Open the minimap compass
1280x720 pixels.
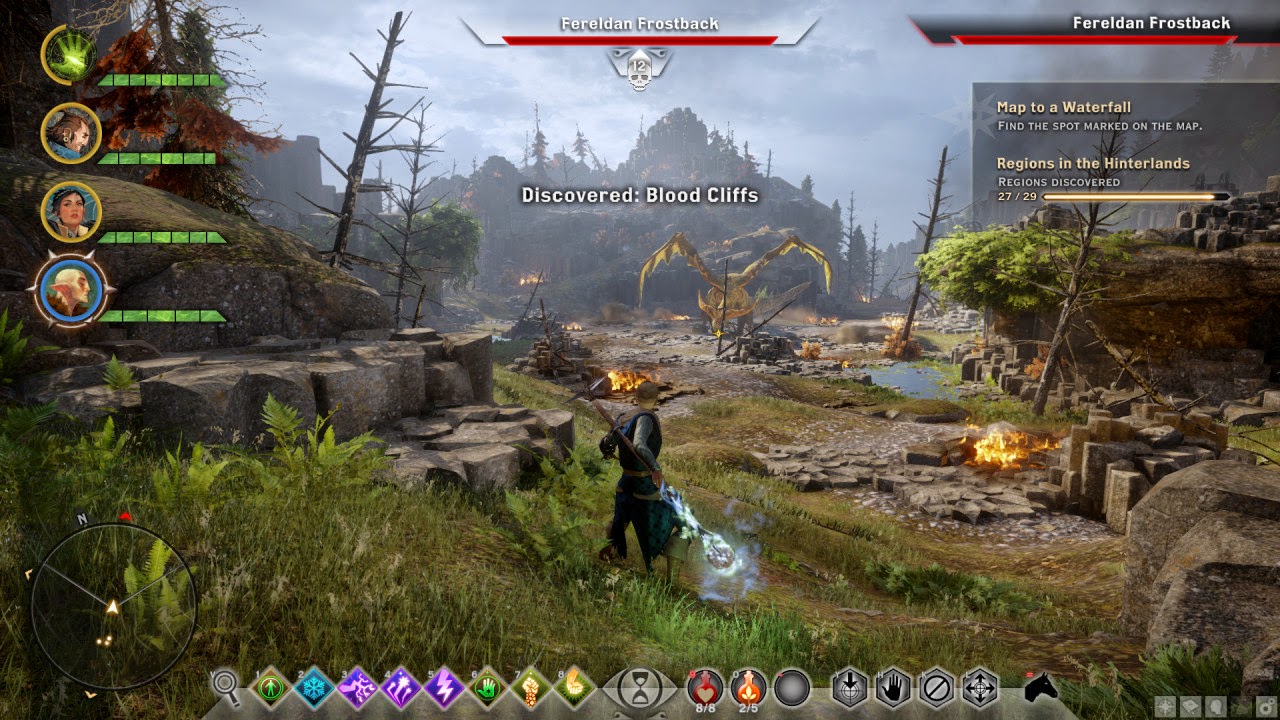(x=112, y=604)
